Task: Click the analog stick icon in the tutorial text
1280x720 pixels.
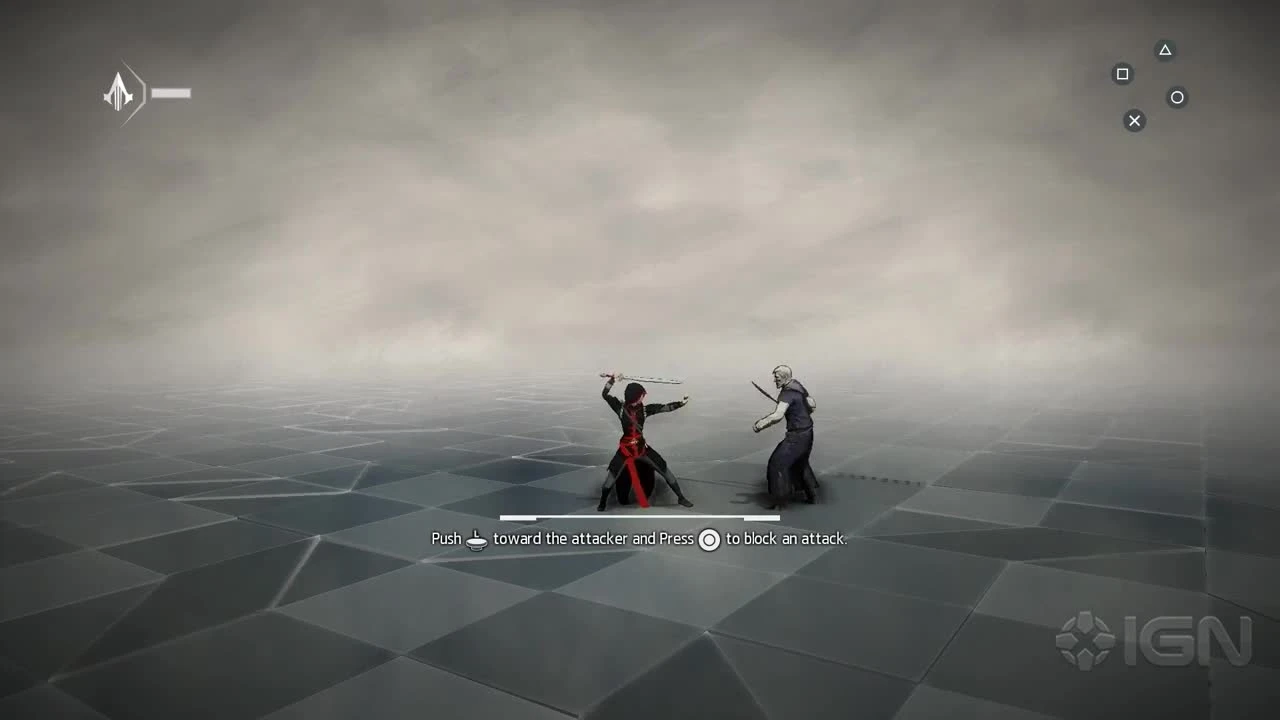Action: pyautogui.click(x=476, y=539)
